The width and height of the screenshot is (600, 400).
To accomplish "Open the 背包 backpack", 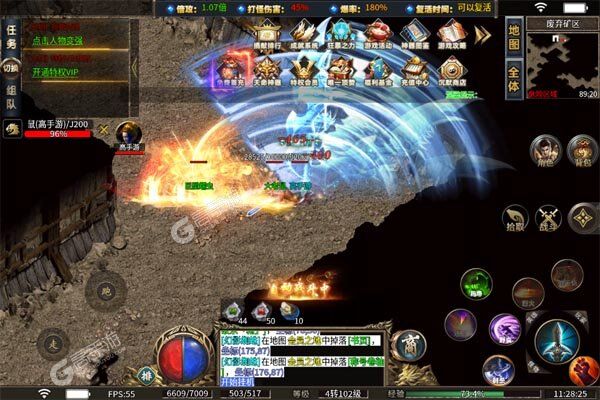I will pos(581,152).
